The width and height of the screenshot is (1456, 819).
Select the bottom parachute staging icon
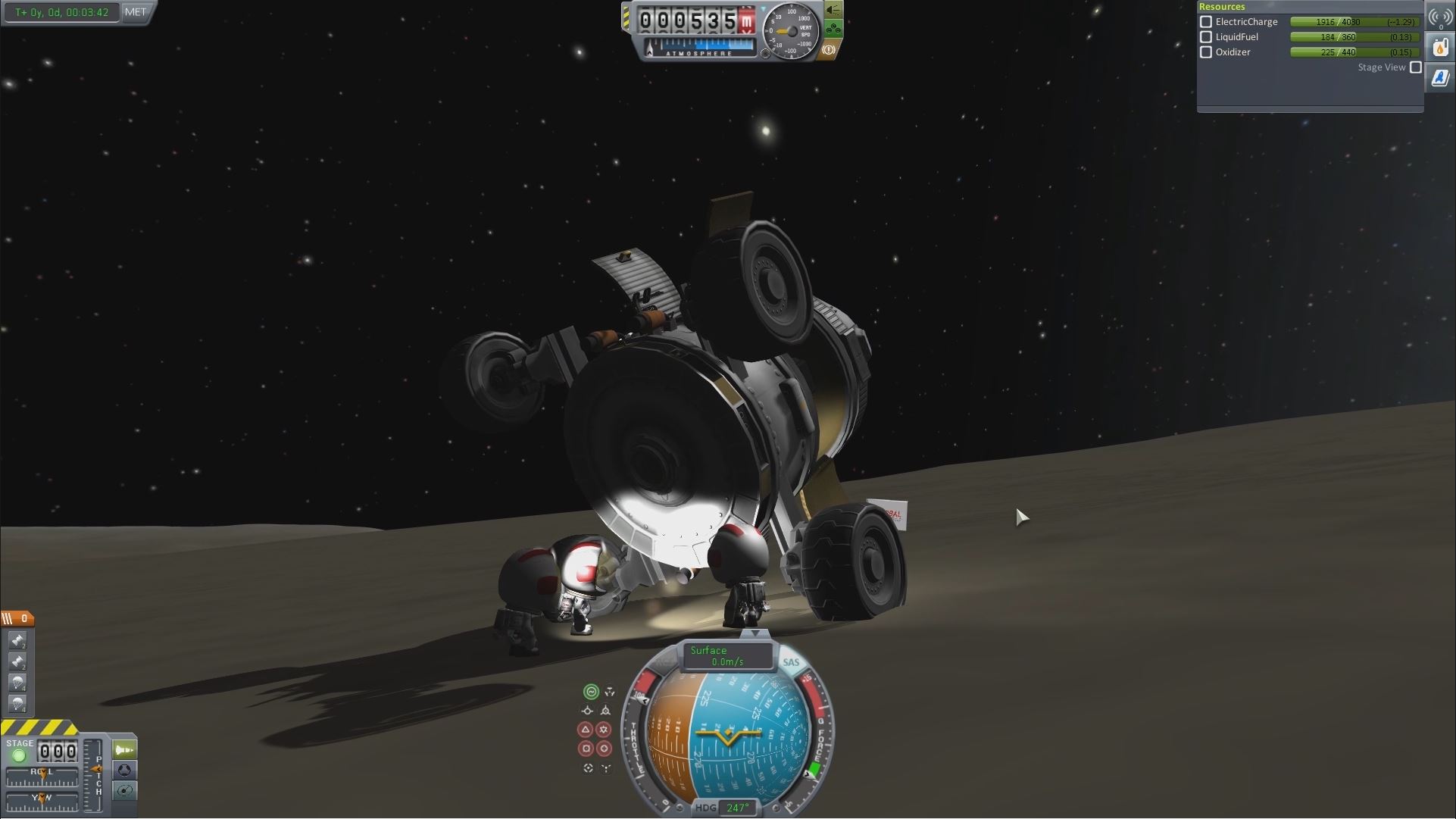(17, 704)
